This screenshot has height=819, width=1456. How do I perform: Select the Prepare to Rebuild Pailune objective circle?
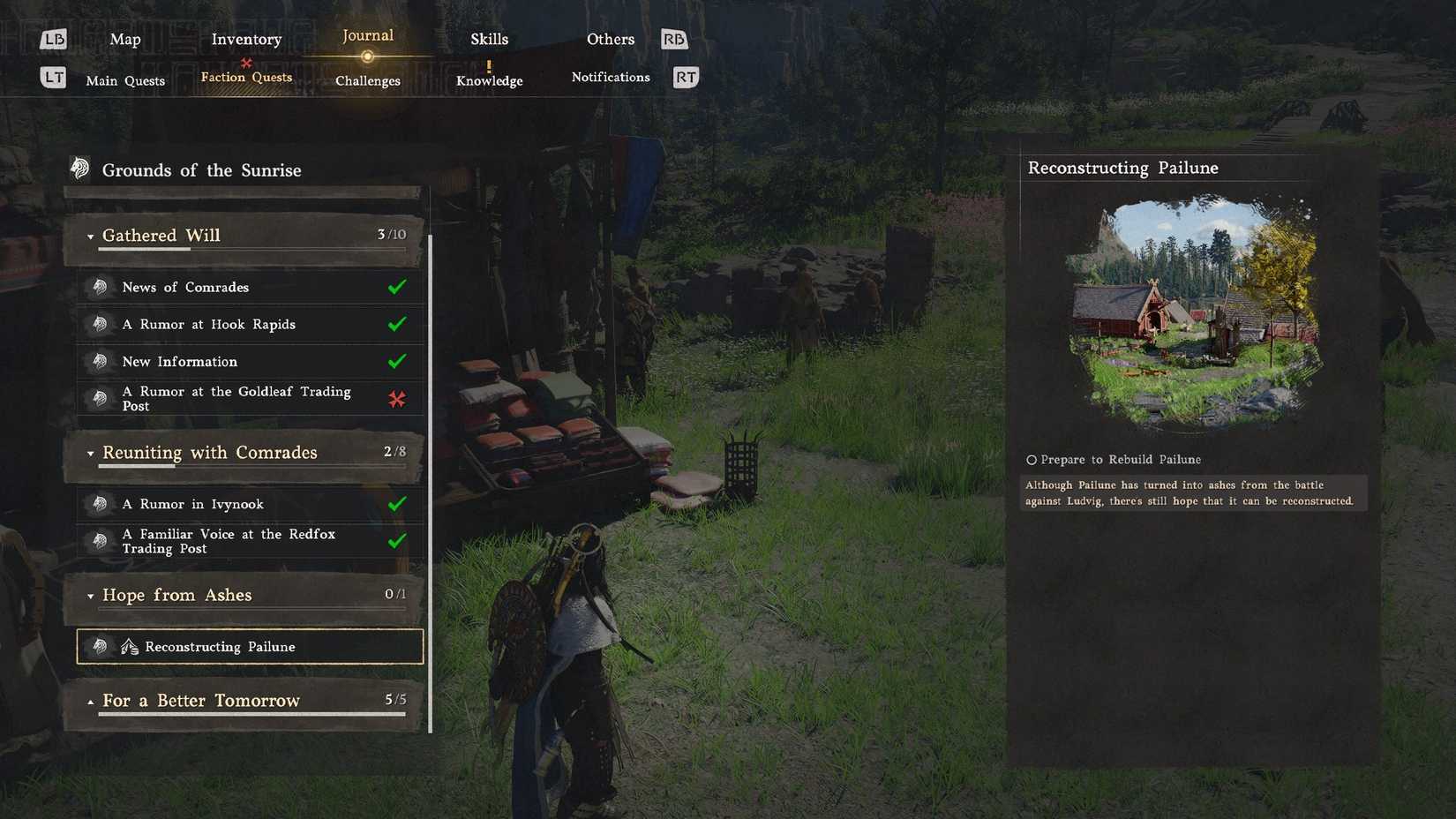tap(1031, 459)
